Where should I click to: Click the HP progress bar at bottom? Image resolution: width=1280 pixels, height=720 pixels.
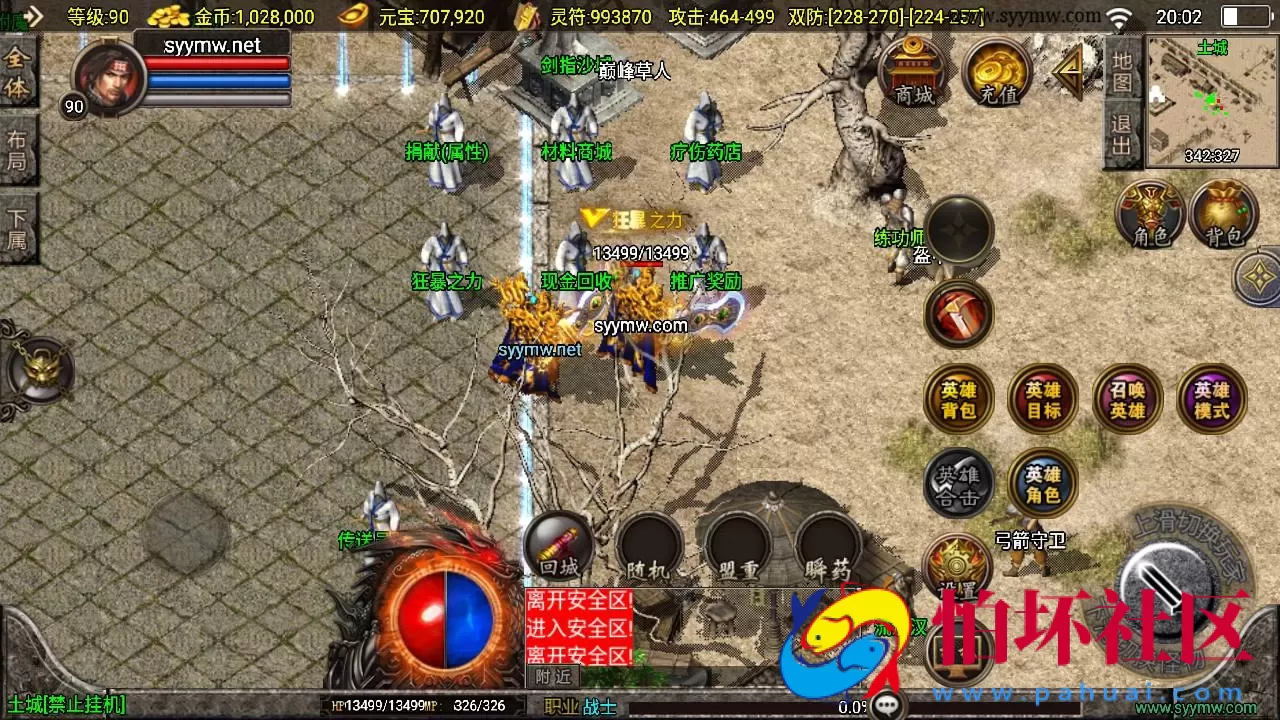[390, 706]
